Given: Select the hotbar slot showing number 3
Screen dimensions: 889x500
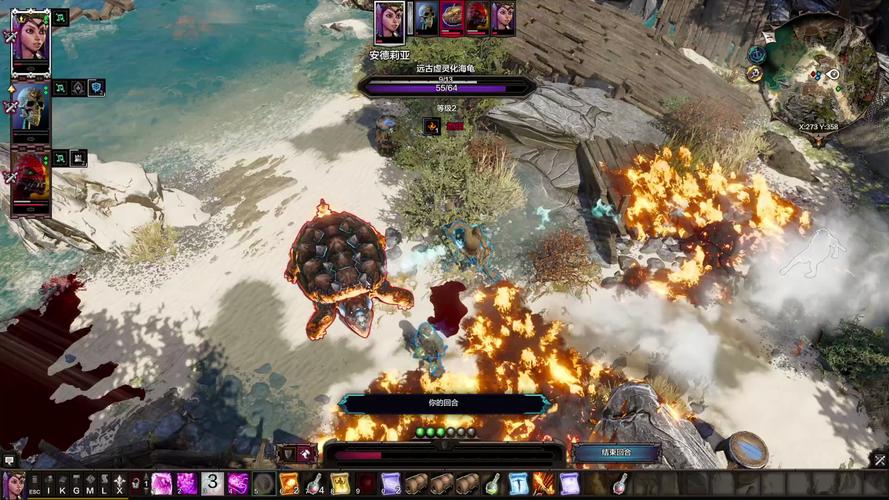Looking at the screenshot, I should pos(212,484).
